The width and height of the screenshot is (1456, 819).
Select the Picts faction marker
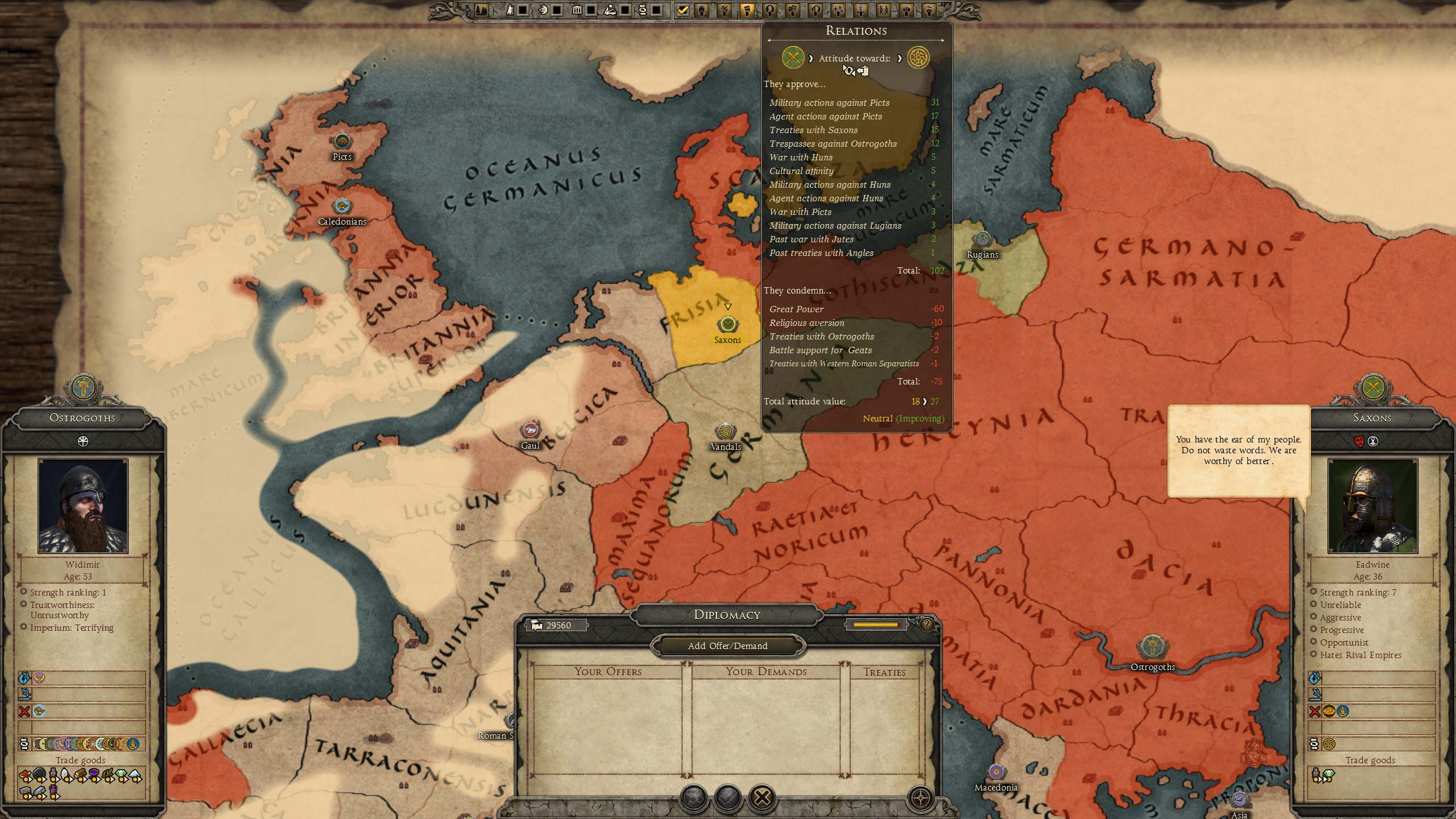tap(342, 141)
